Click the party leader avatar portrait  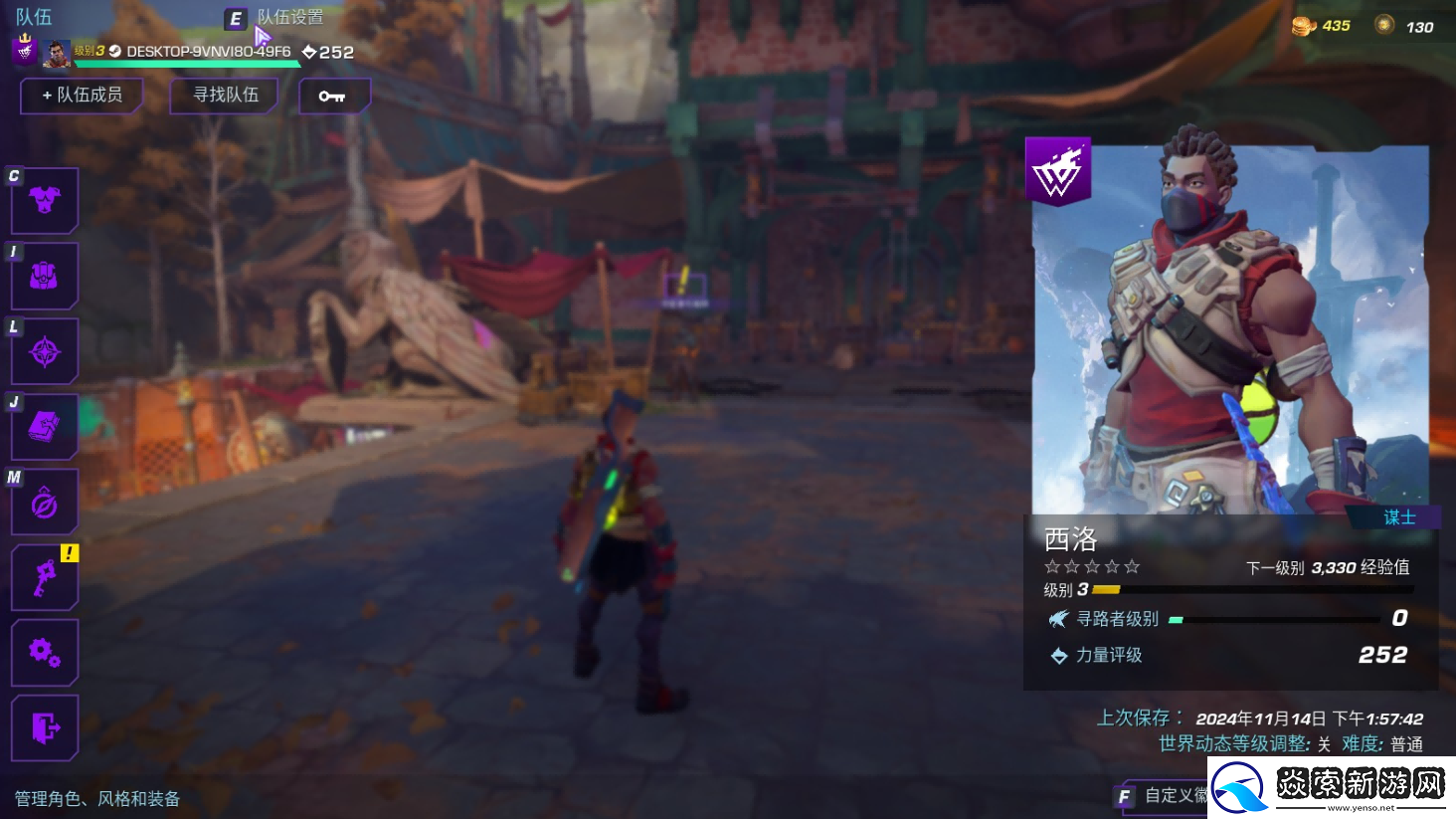point(57,53)
